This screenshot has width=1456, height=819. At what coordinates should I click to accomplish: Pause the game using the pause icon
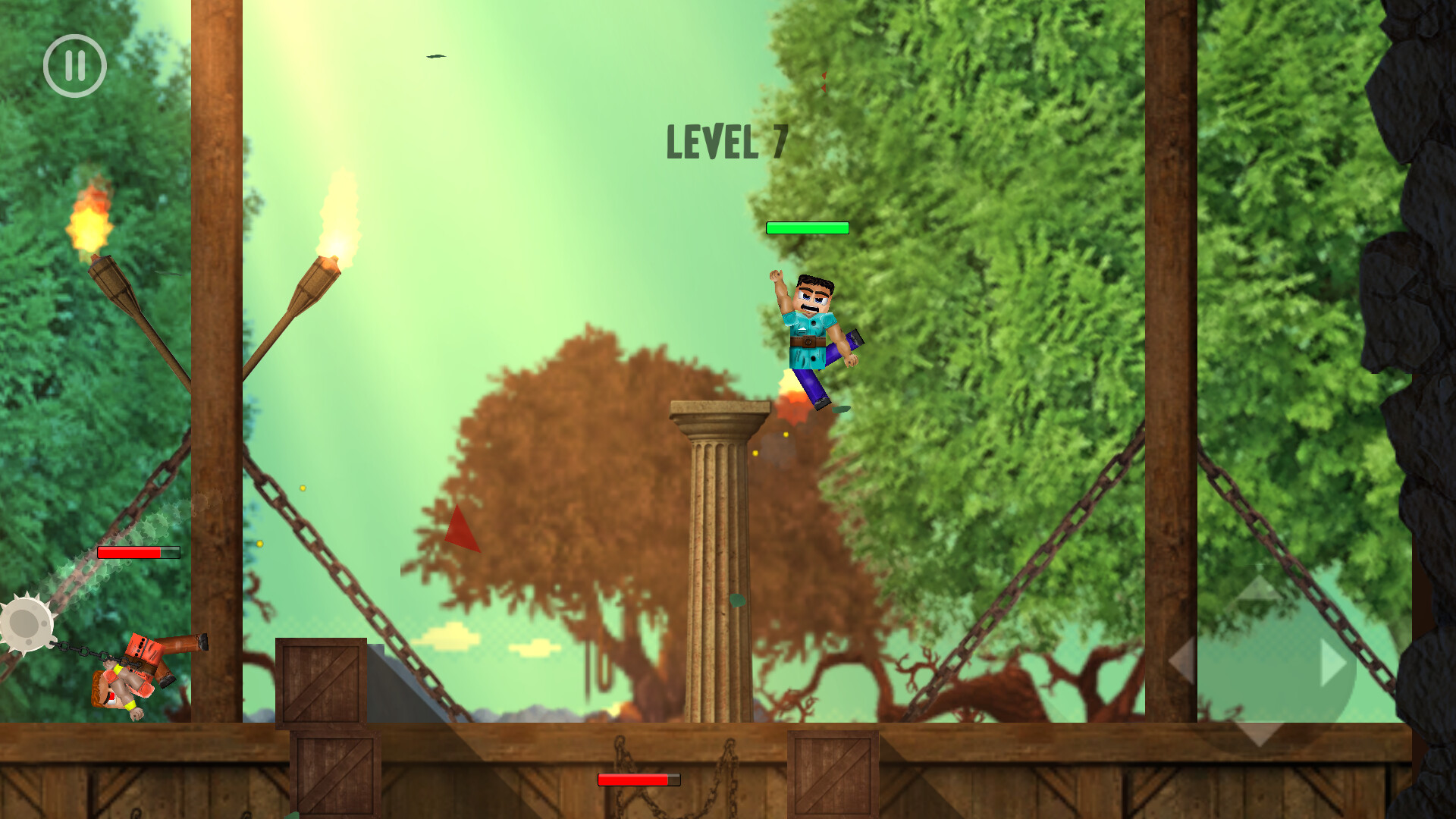[x=74, y=65]
